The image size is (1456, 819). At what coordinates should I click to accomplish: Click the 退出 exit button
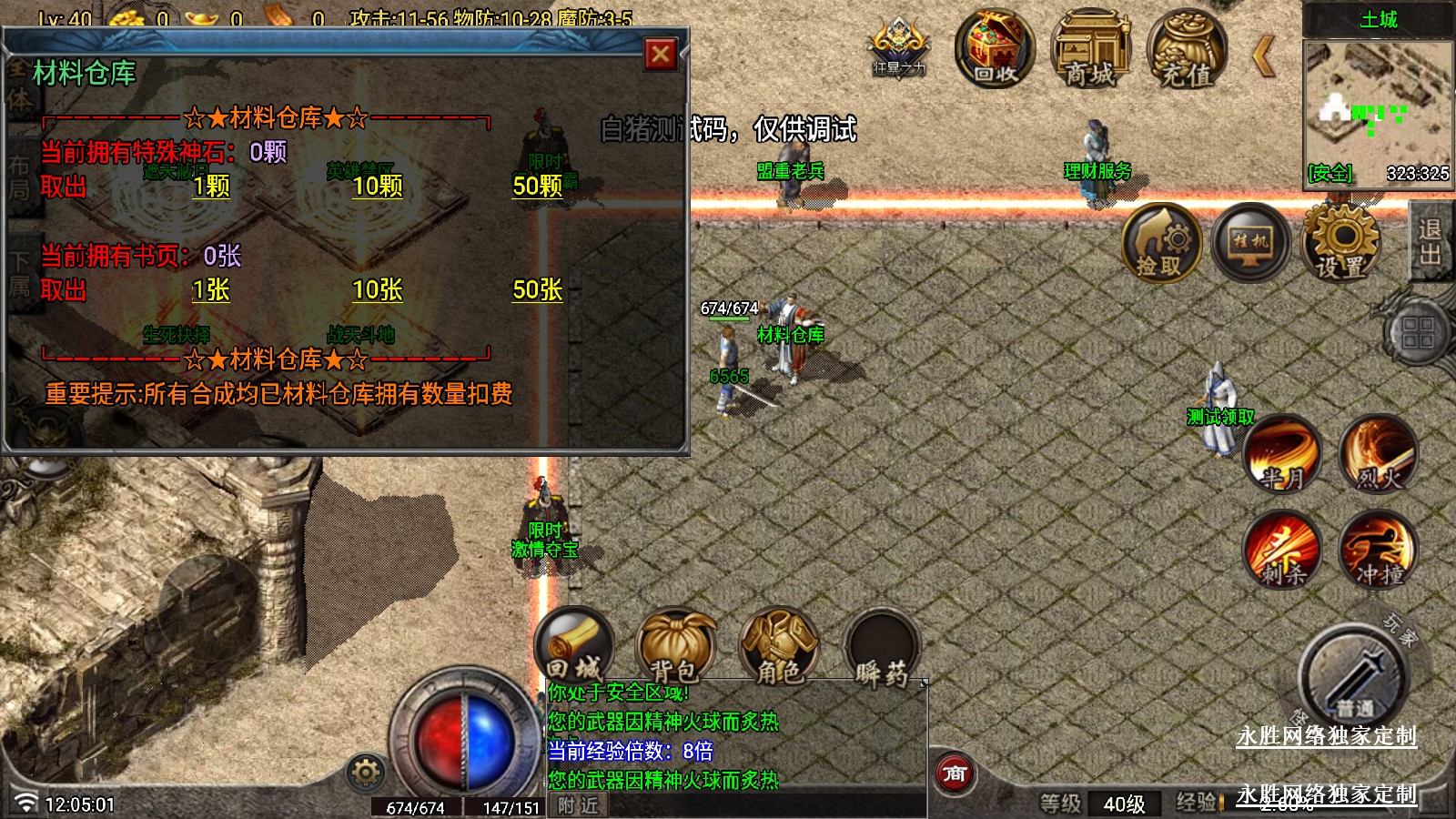[x=1430, y=241]
